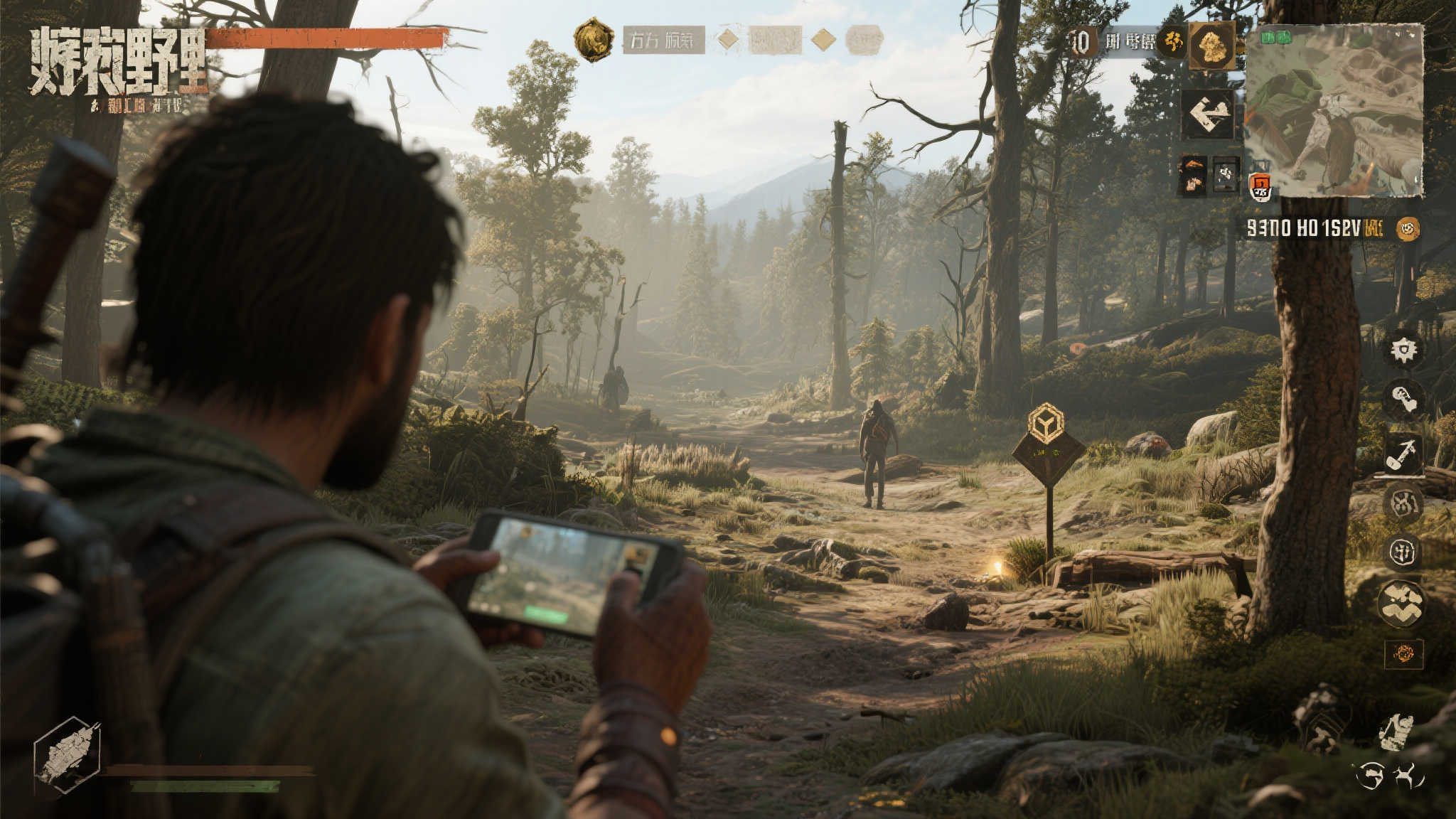Image resolution: width=1456 pixels, height=819 pixels.
Task: Select the key icon button
Action: [x=1403, y=400]
